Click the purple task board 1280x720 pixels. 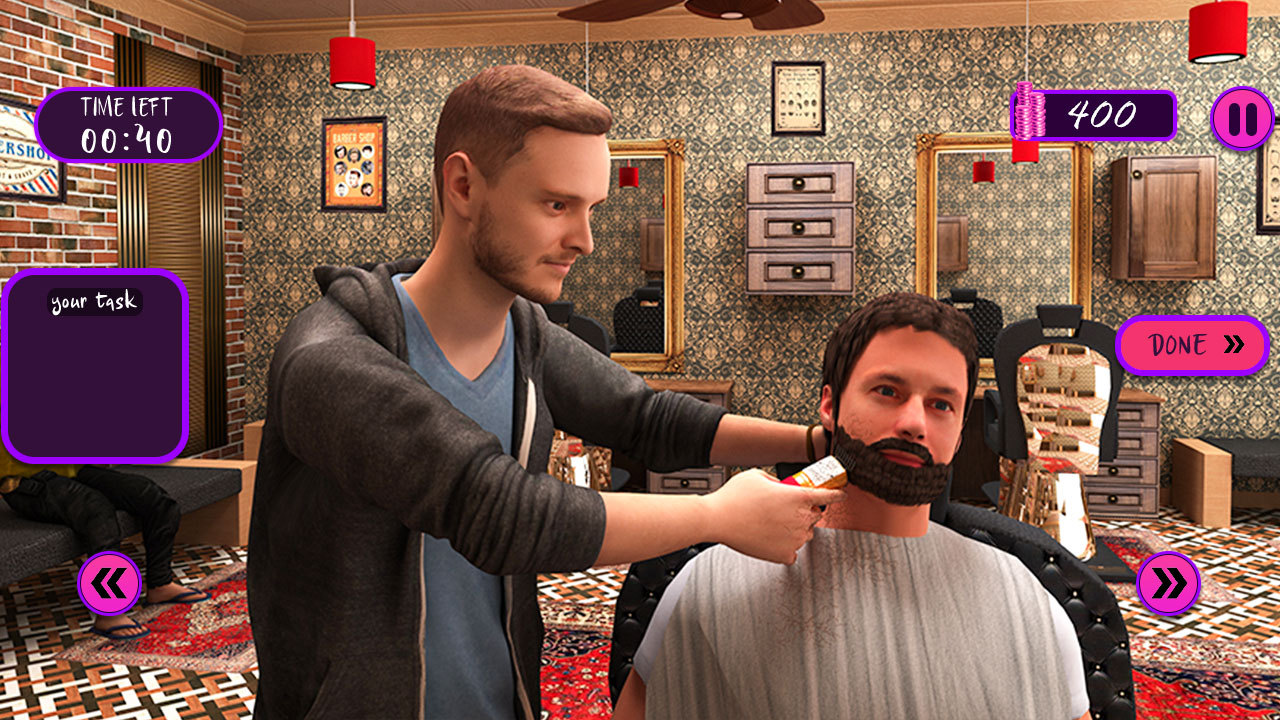point(97,365)
